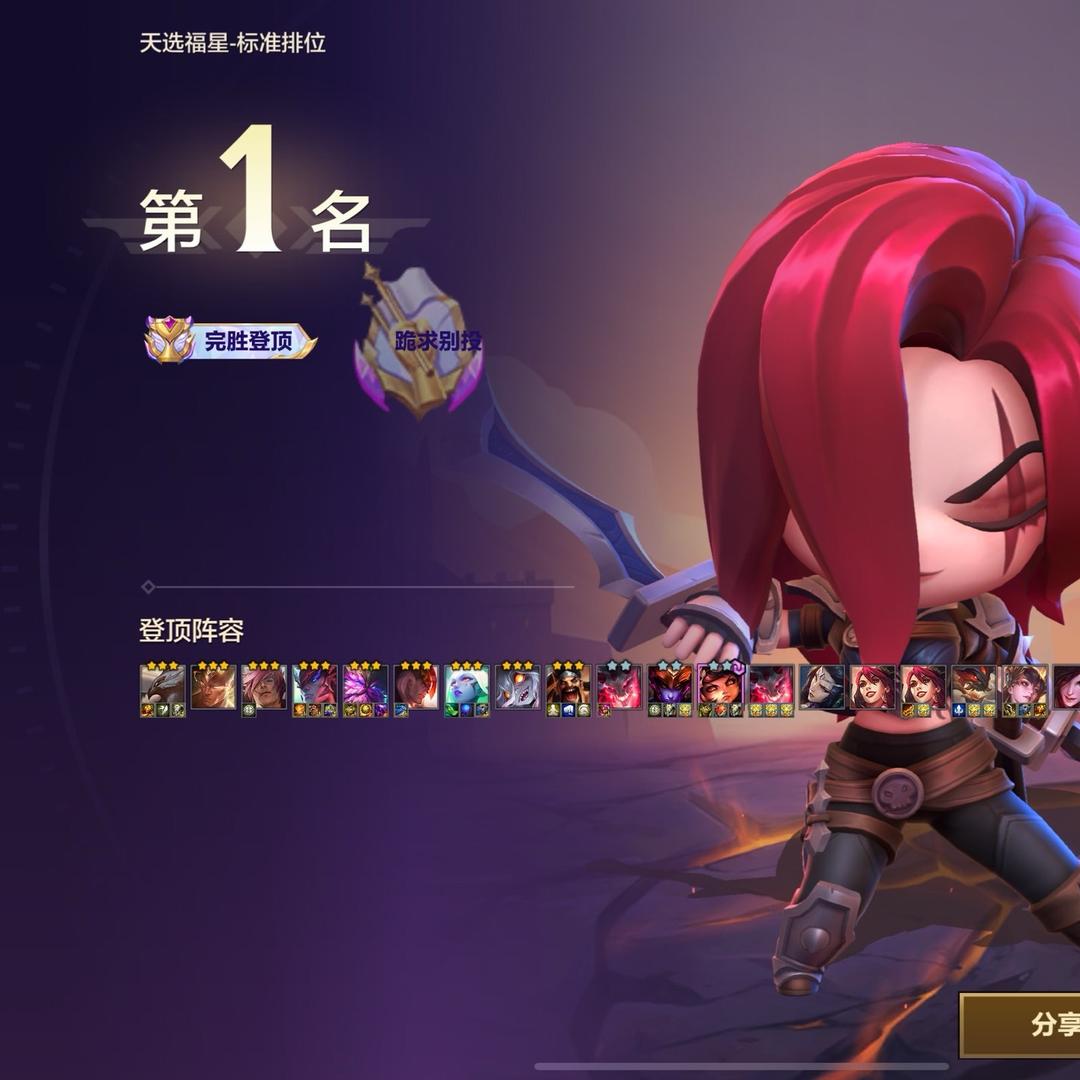The width and height of the screenshot is (1080, 1080).
Task: Tap the 跪求别投 golden sword emblem
Action: (420, 345)
